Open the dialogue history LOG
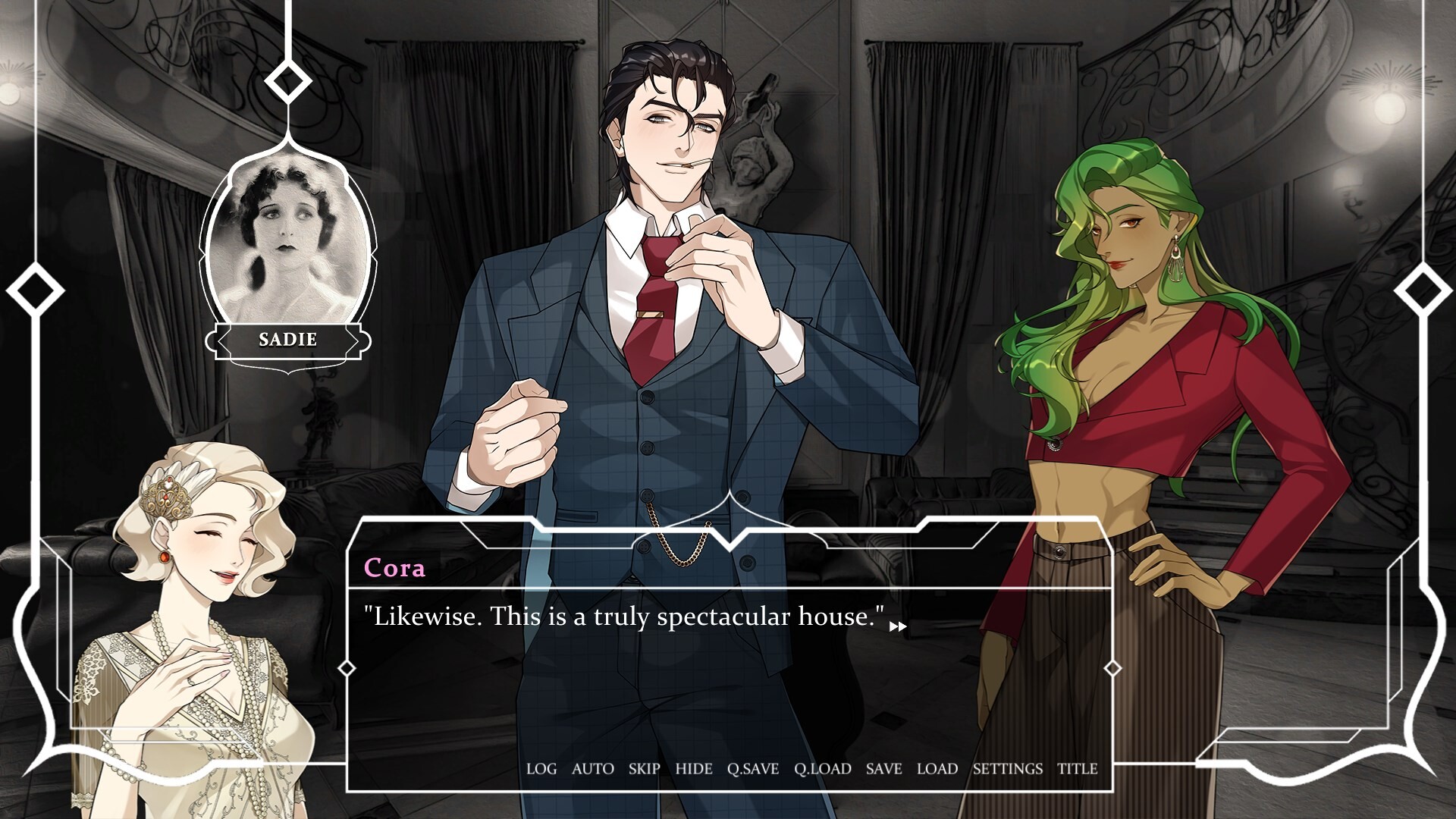Viewport: 1456px width, 819px height. click(x=541, y=768)
